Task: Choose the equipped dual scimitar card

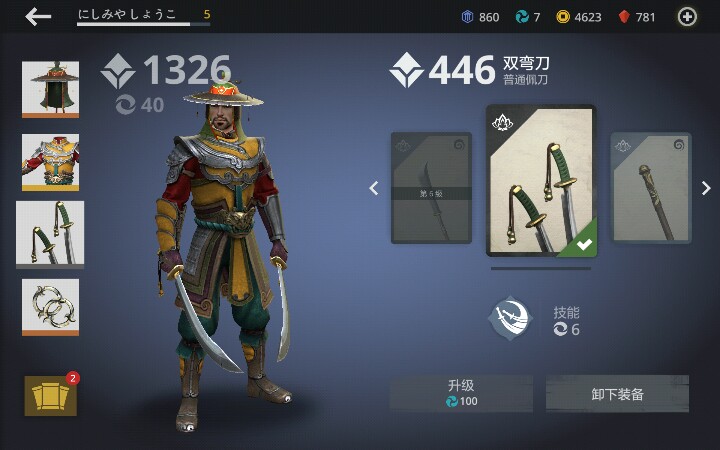Action: [540, 181]
